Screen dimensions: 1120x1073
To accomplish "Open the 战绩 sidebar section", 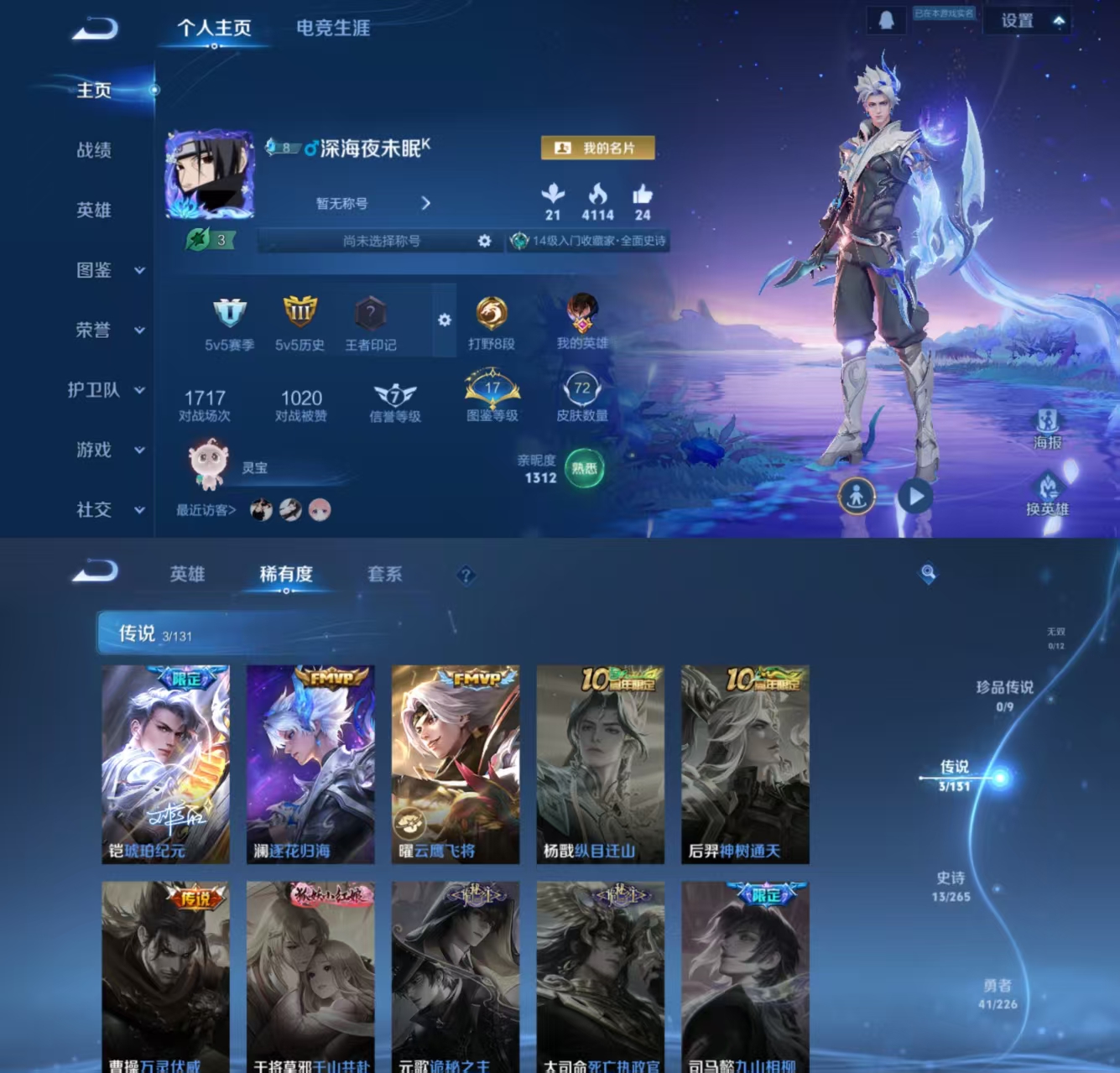I will 94,150.
